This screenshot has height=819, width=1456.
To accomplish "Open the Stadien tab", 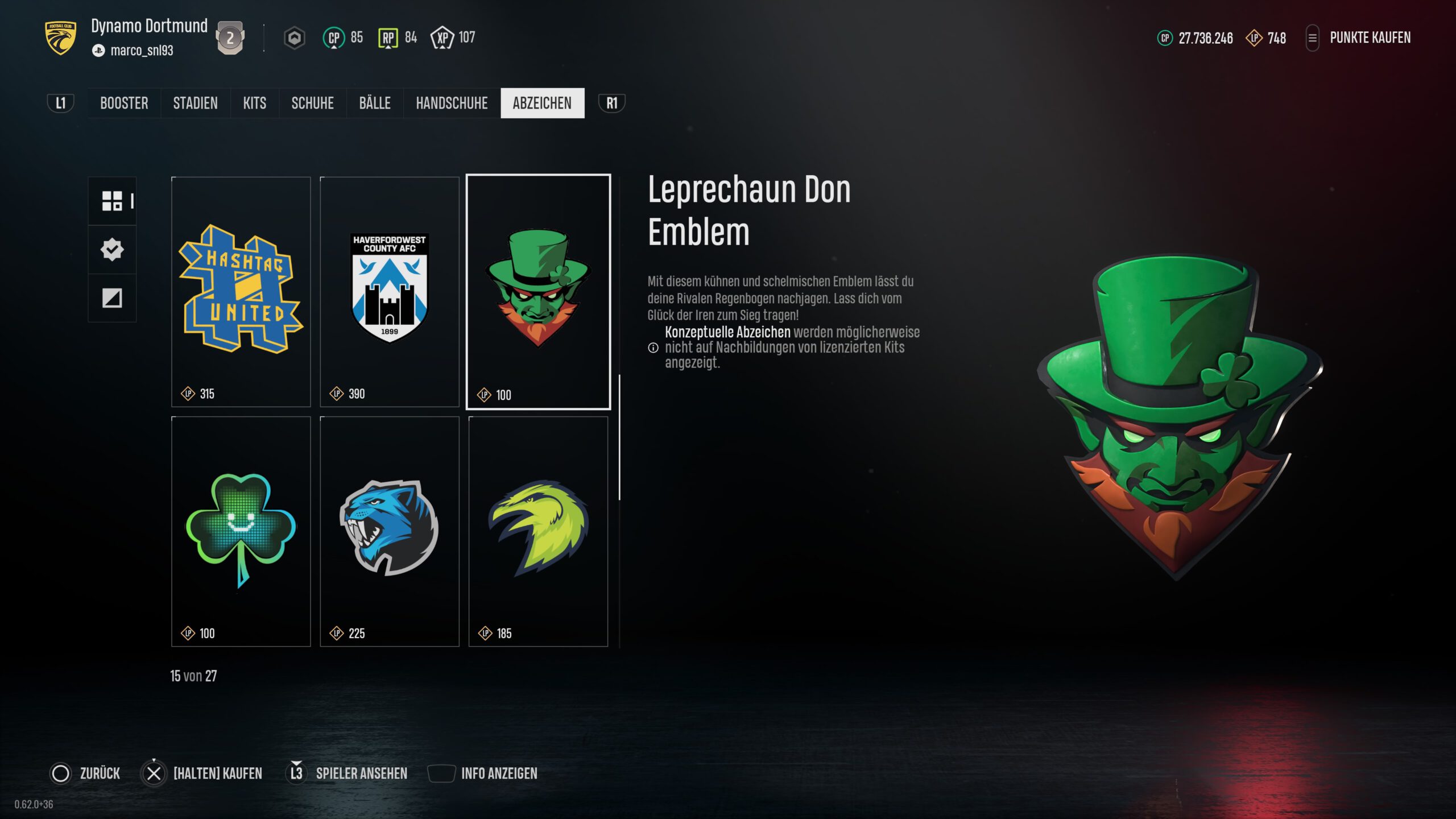I will [195, 103].
